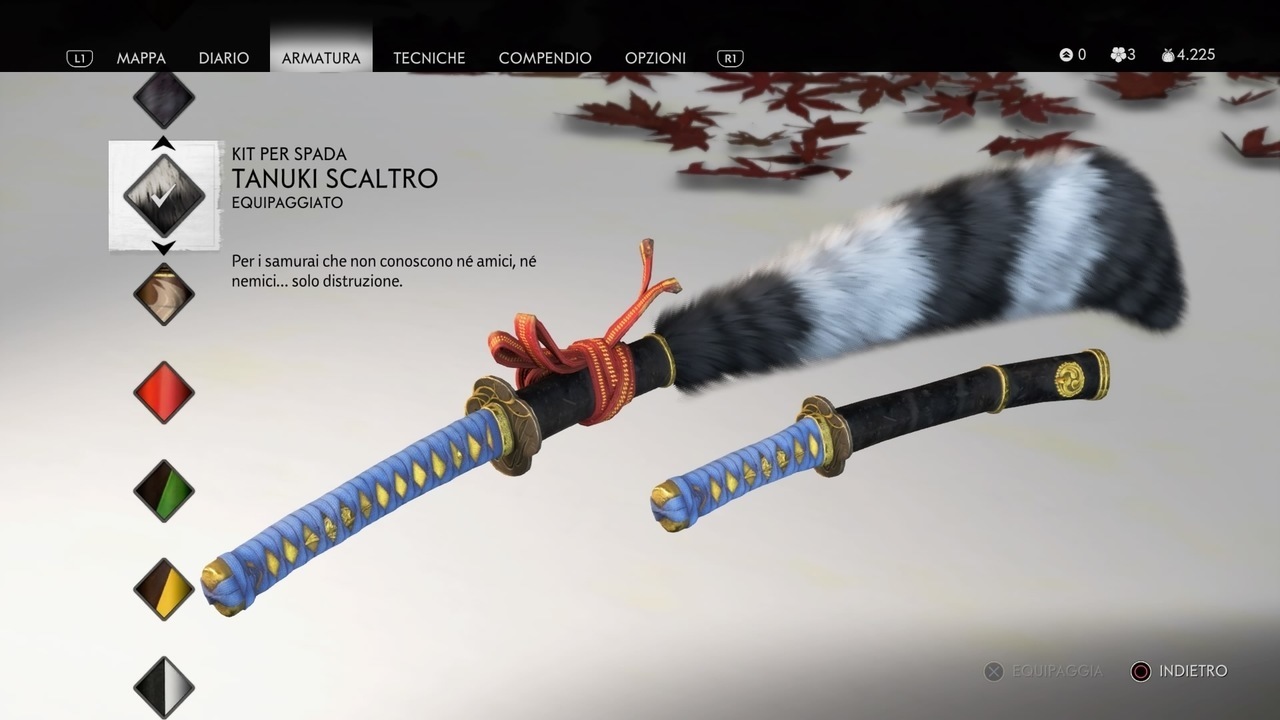Viewport: 1280px width, 720px height.
Task: Select the yellow and black sword kit
Action: 163,587
